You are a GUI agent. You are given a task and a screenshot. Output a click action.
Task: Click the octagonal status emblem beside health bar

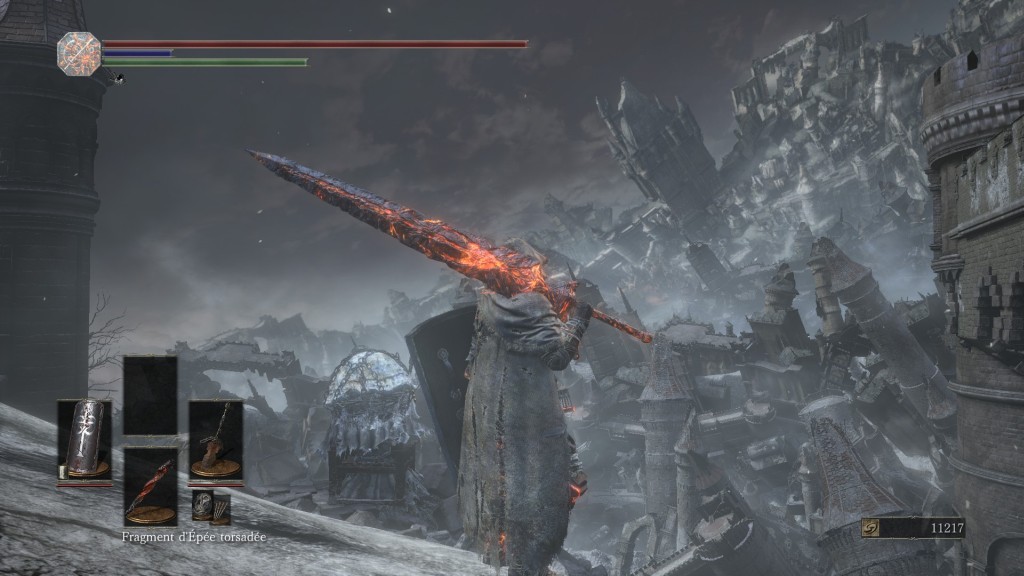tap(78, 52)
